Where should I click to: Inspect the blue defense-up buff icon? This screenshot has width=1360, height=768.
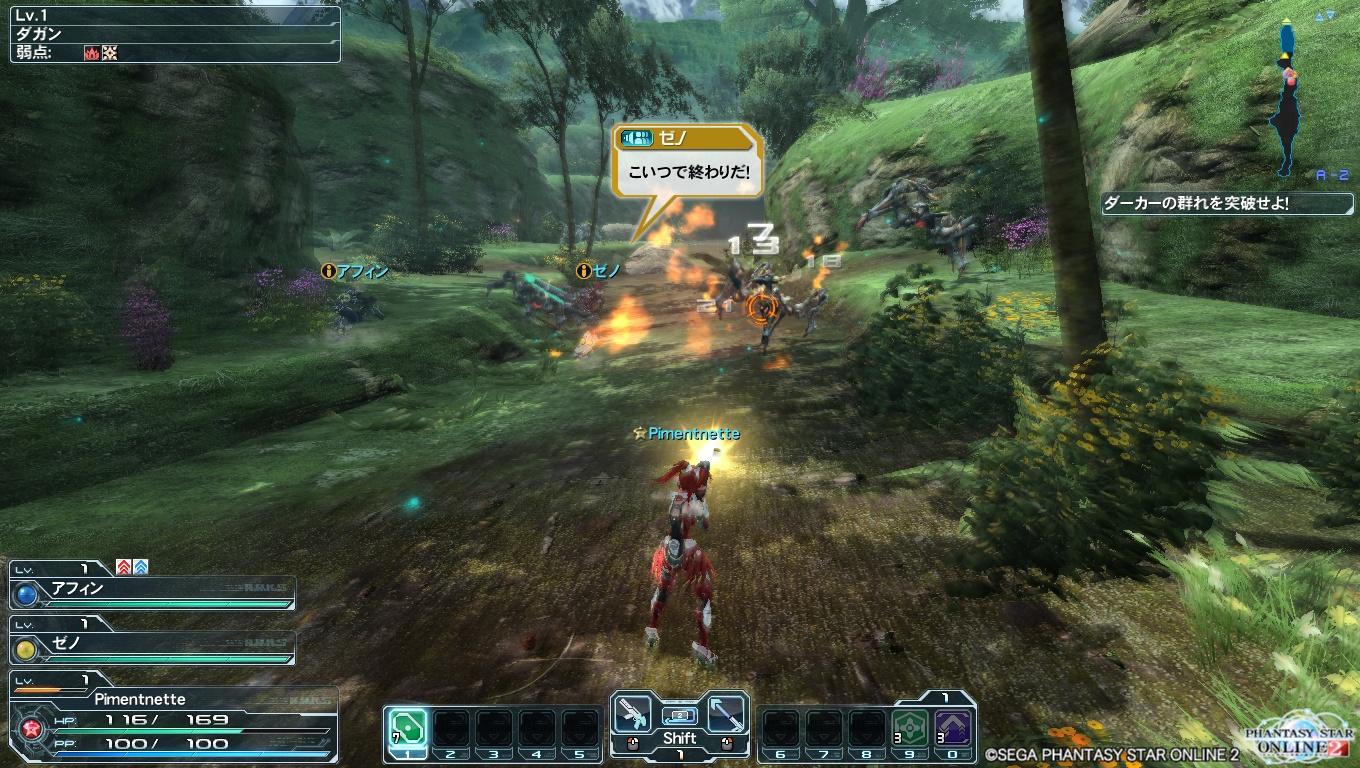pyautogui.click(x=141, y=567)
